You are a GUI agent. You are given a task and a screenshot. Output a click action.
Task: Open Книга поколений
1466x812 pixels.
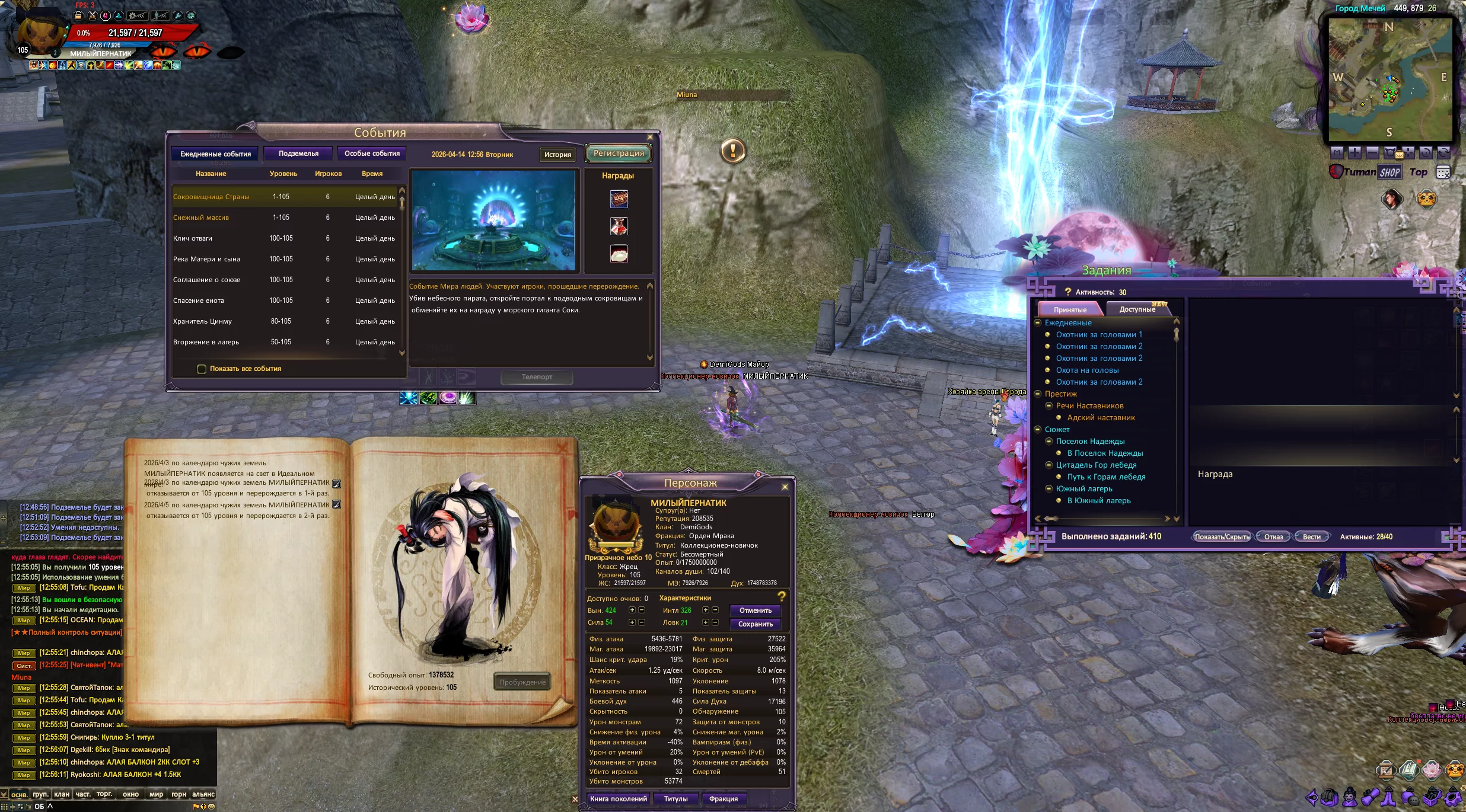(618, 799)
